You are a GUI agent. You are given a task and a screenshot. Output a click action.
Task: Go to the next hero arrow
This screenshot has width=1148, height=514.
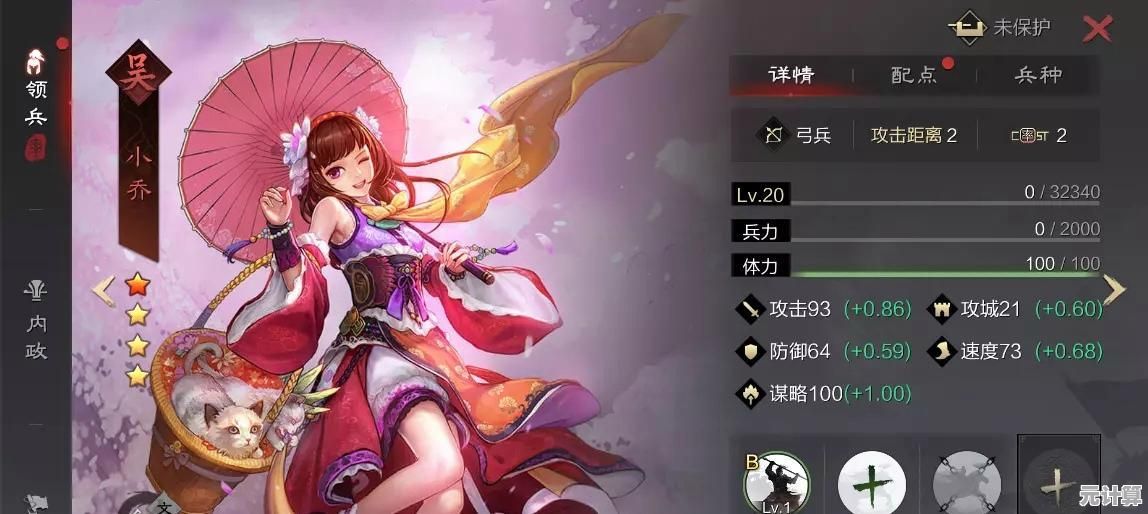(1114, 290)
